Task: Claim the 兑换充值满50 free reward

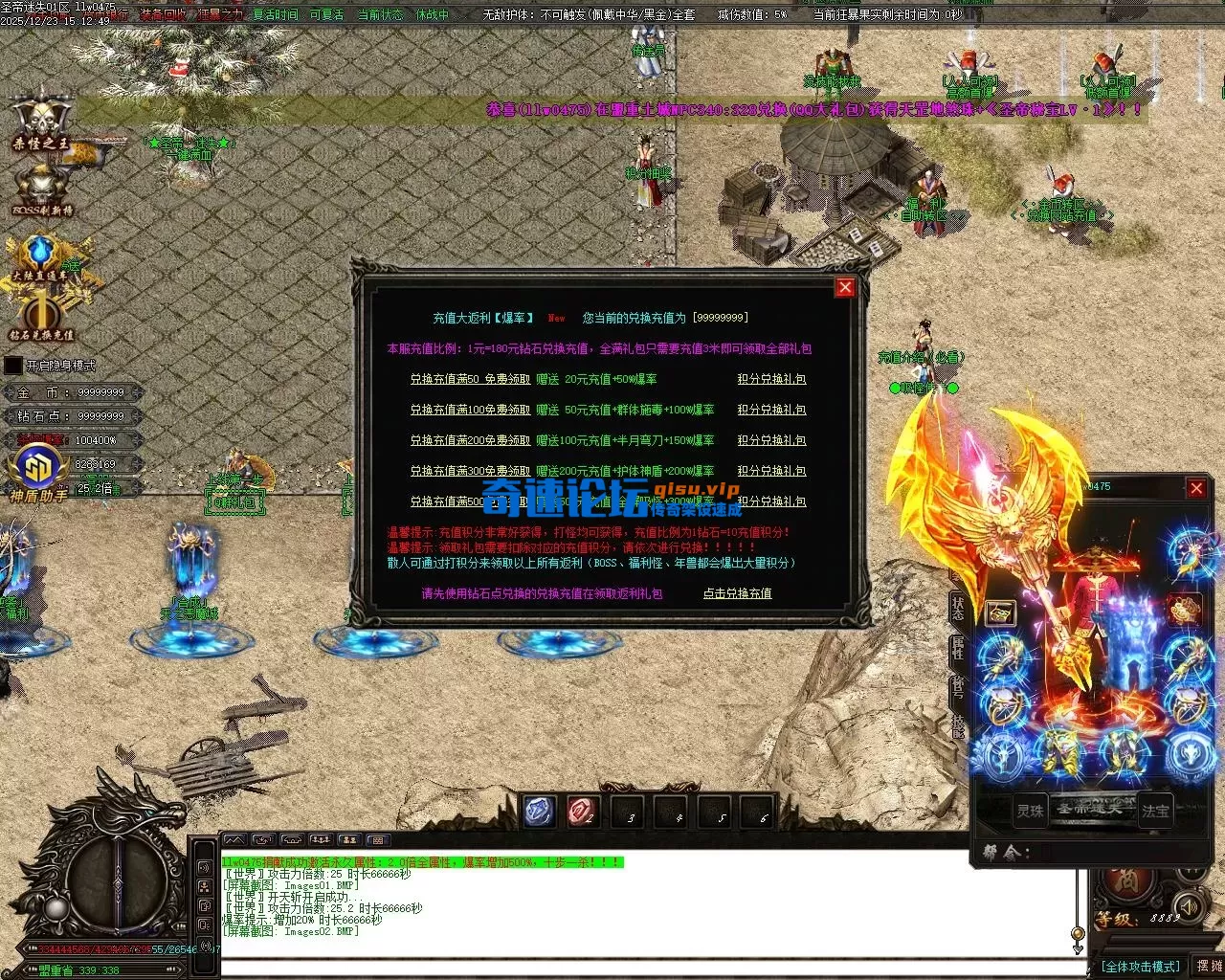Action: [470, 379]
